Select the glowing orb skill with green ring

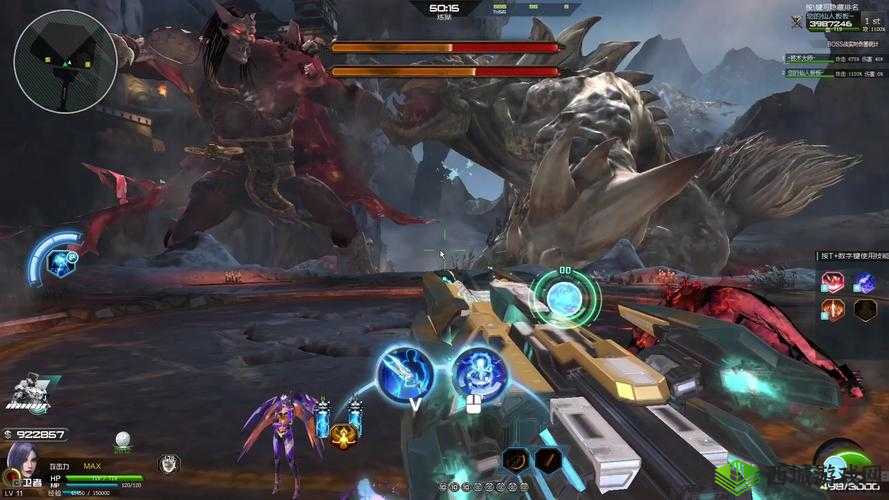(565, 297)
